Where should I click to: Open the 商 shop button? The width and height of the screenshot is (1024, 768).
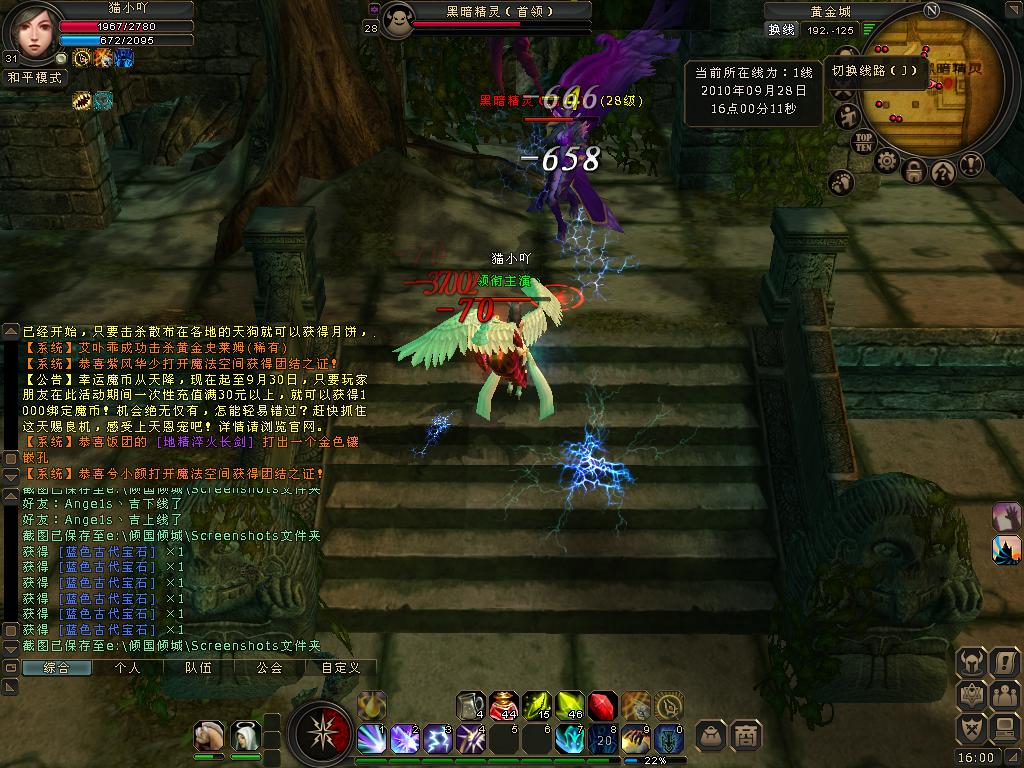[x=745, y=735]
